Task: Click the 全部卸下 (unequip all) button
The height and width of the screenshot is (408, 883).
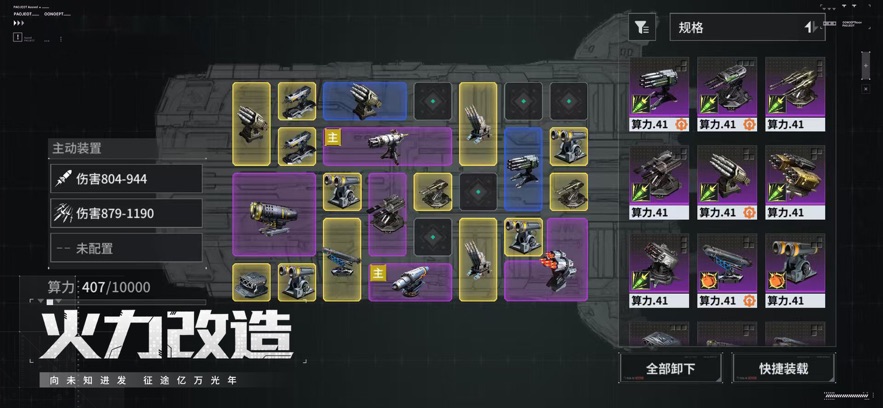Action: pos(670,368)
